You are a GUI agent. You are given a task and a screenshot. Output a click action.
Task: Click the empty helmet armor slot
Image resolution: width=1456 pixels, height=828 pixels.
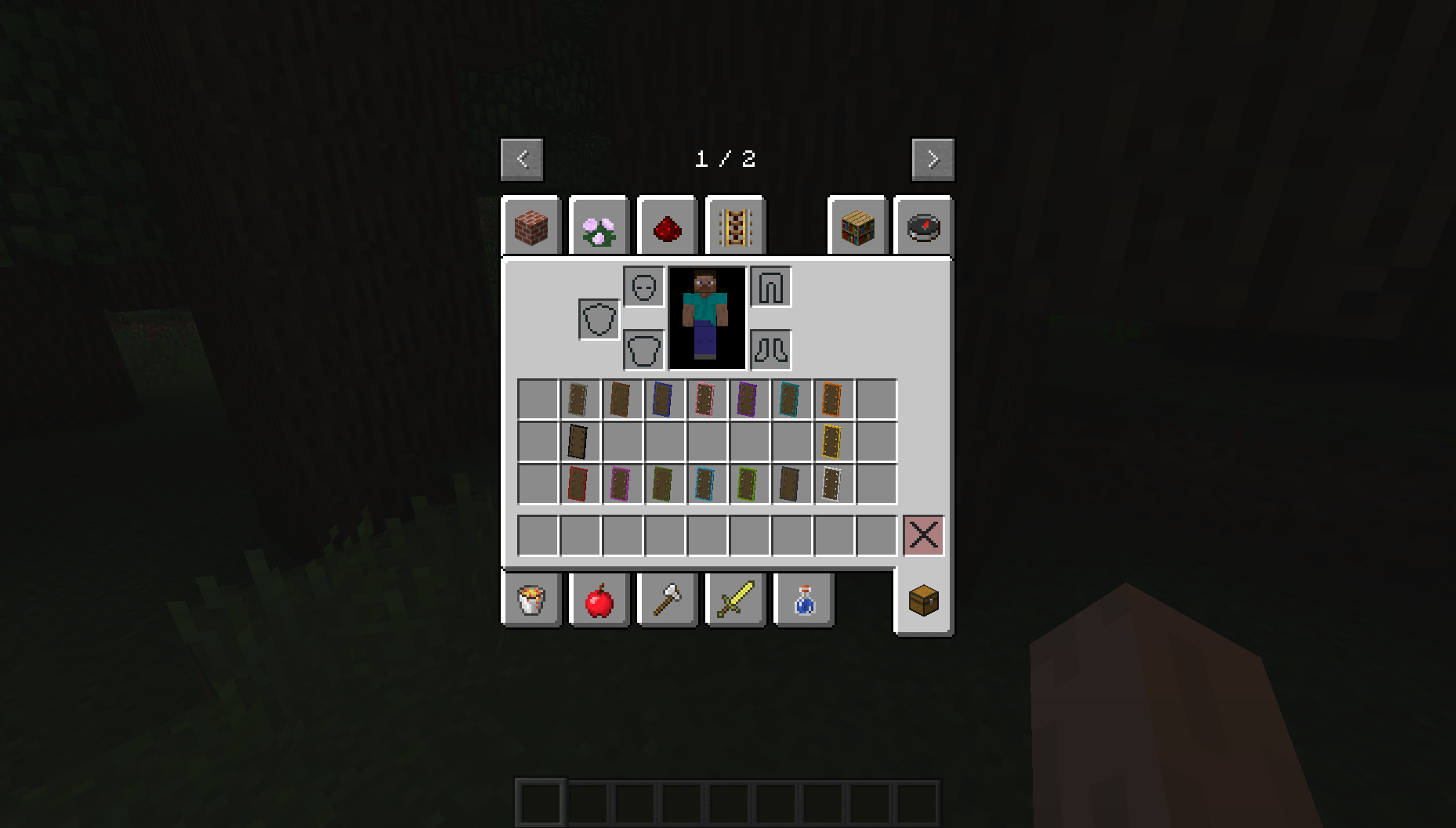coord(643,287)
